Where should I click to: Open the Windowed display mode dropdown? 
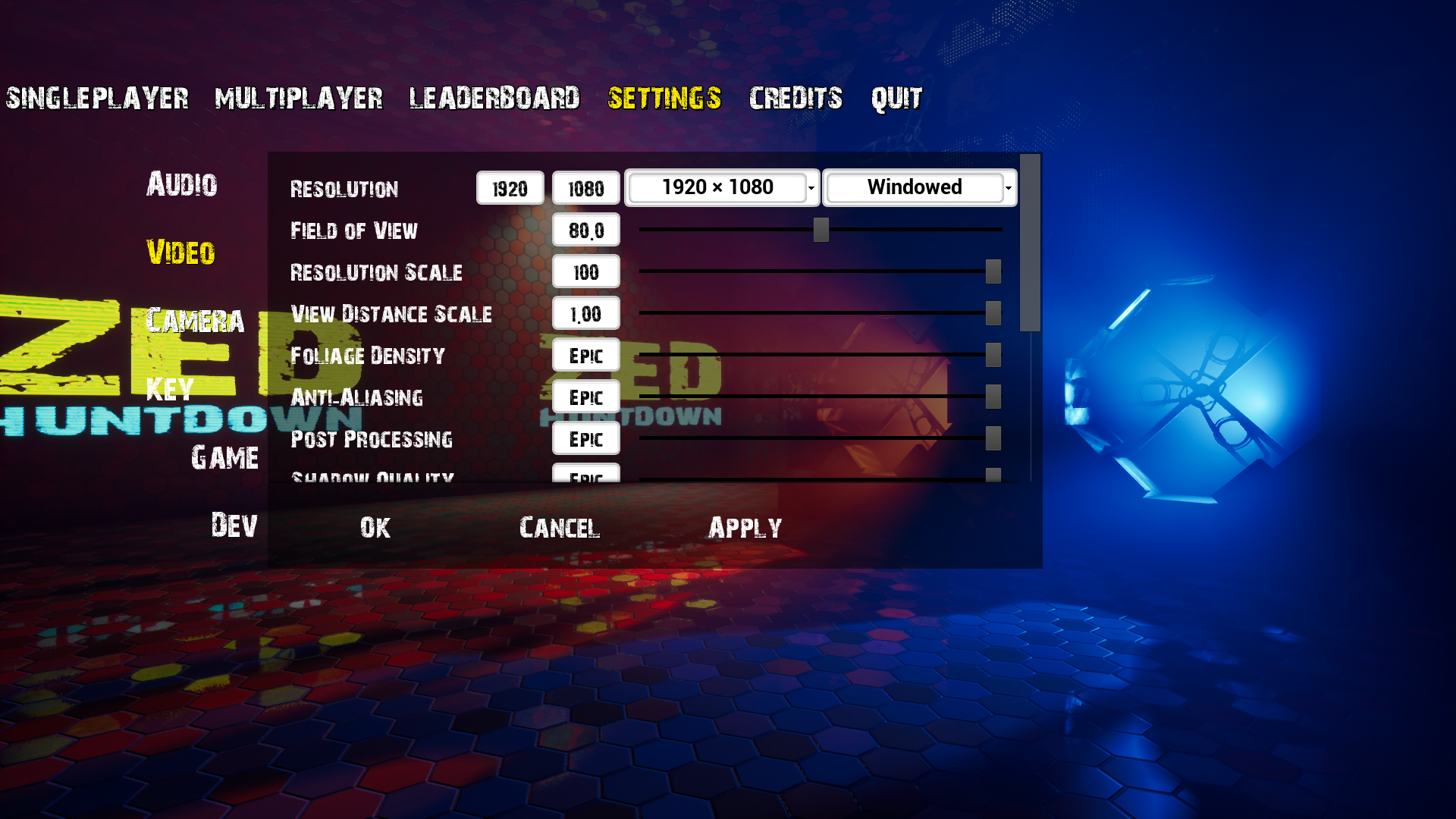[x=919, y=187]
